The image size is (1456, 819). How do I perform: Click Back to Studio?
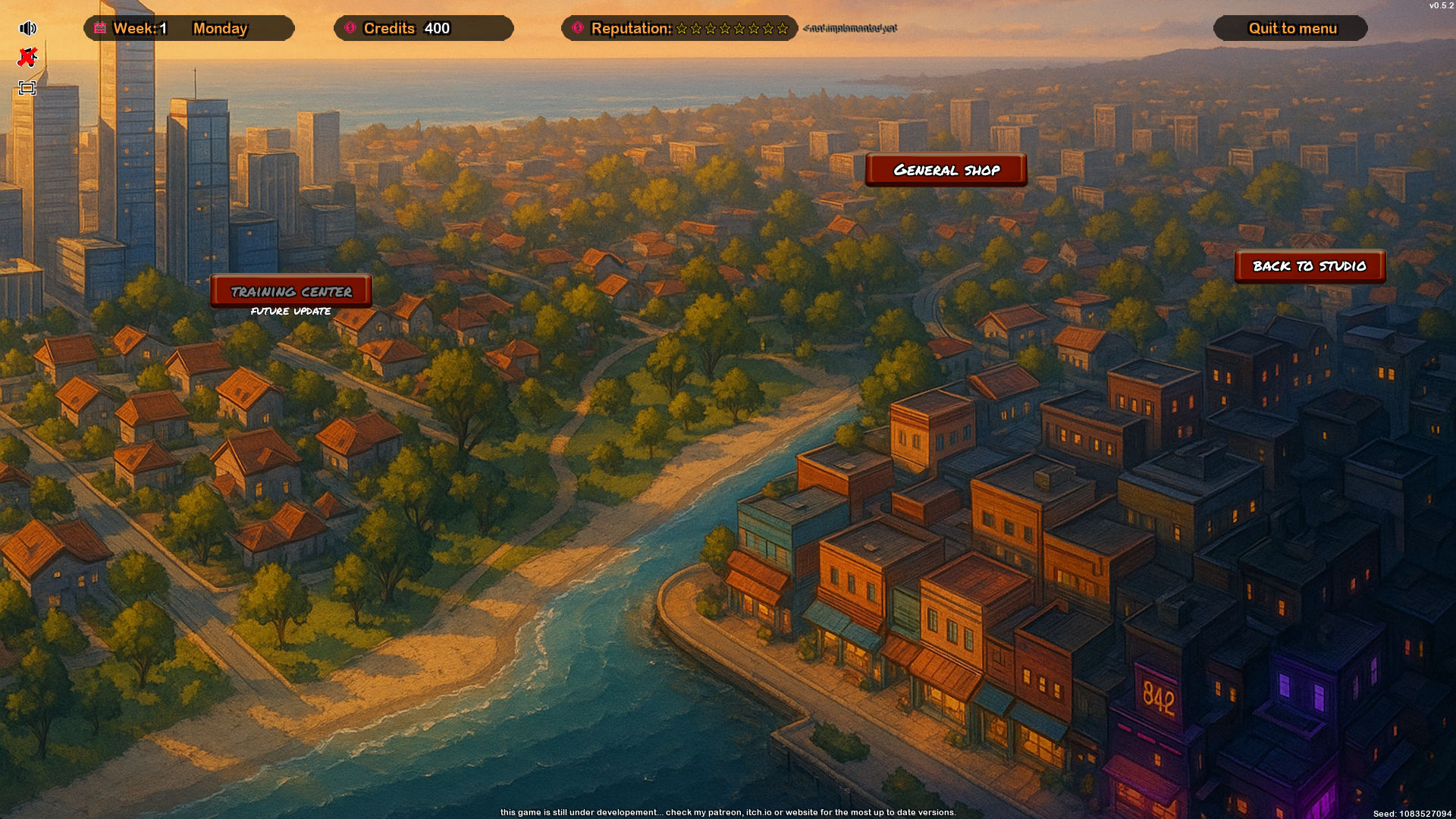coord(1309,266)
